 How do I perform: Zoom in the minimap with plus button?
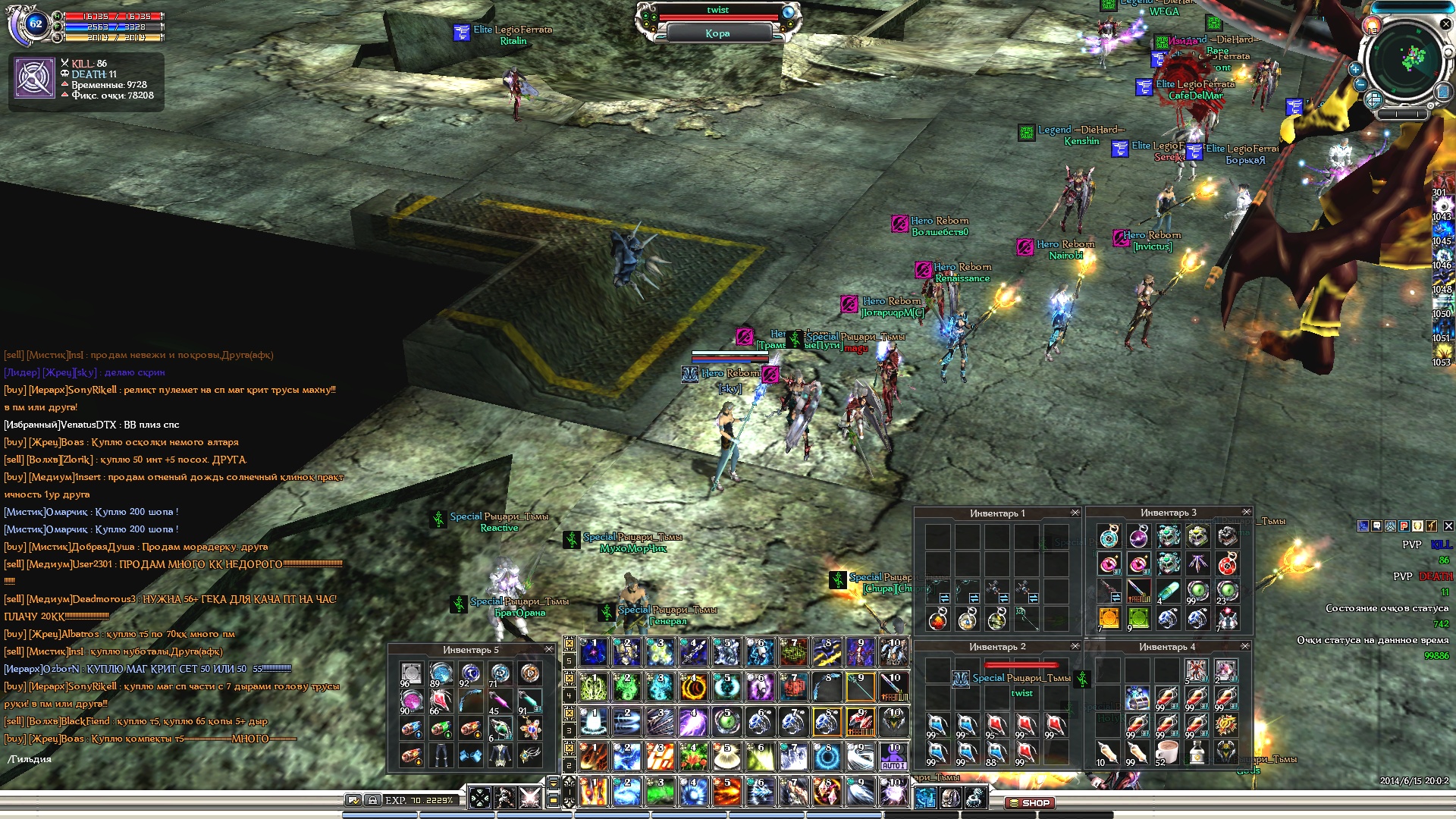1355,69
